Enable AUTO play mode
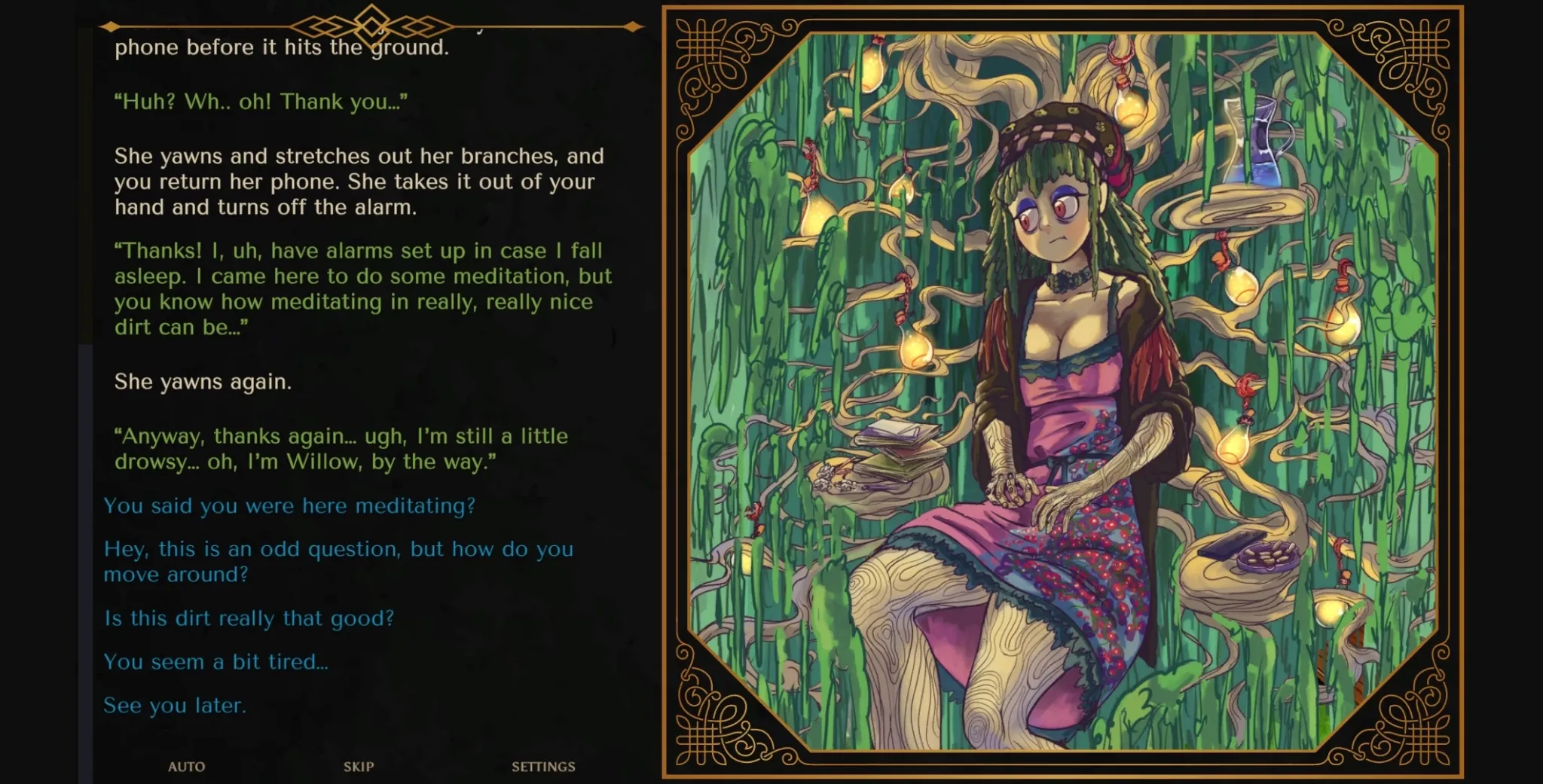Image resolution: width=1543 pixels, height=784 pixels. [187, 767]
